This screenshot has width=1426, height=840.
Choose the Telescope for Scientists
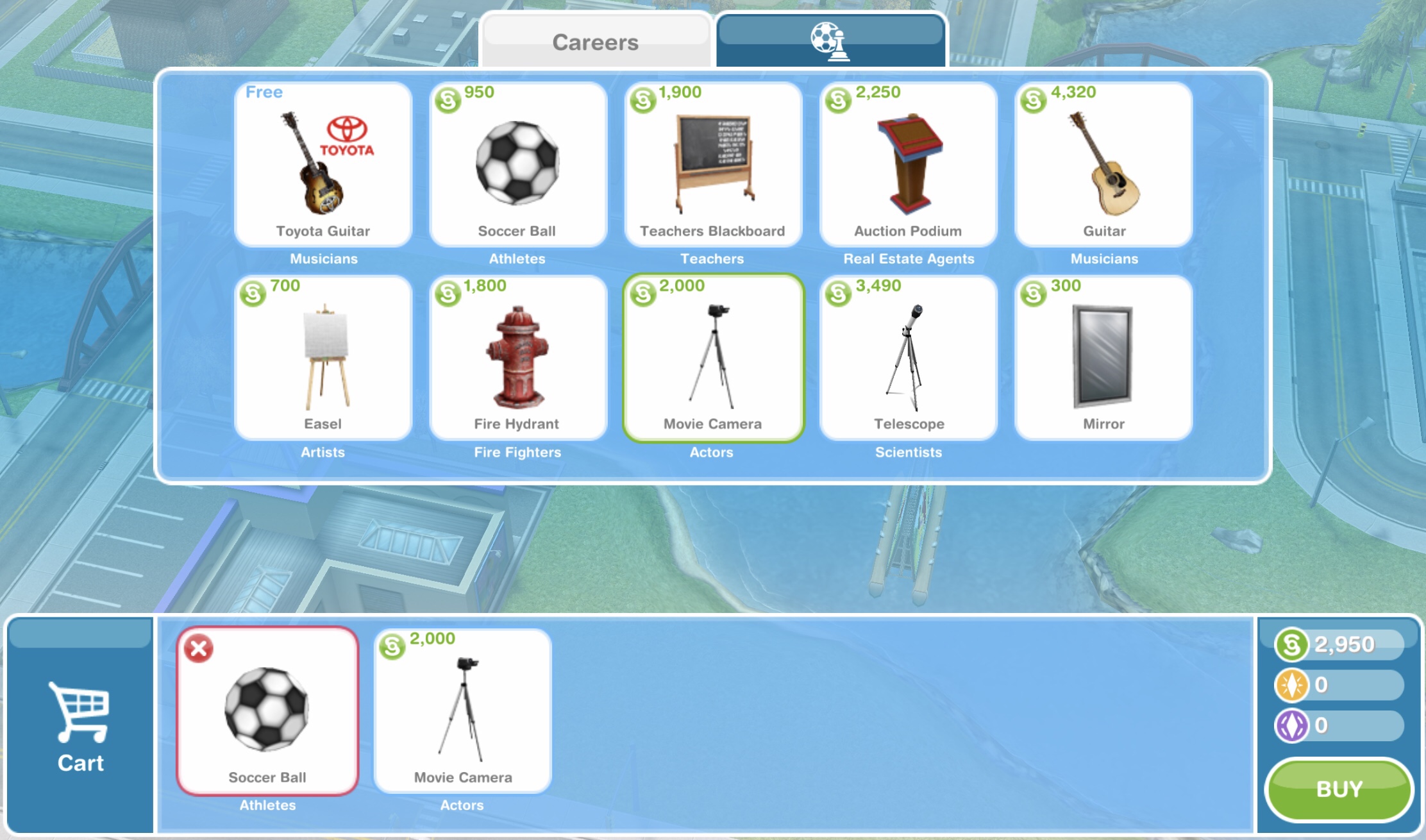coord(908,358)
